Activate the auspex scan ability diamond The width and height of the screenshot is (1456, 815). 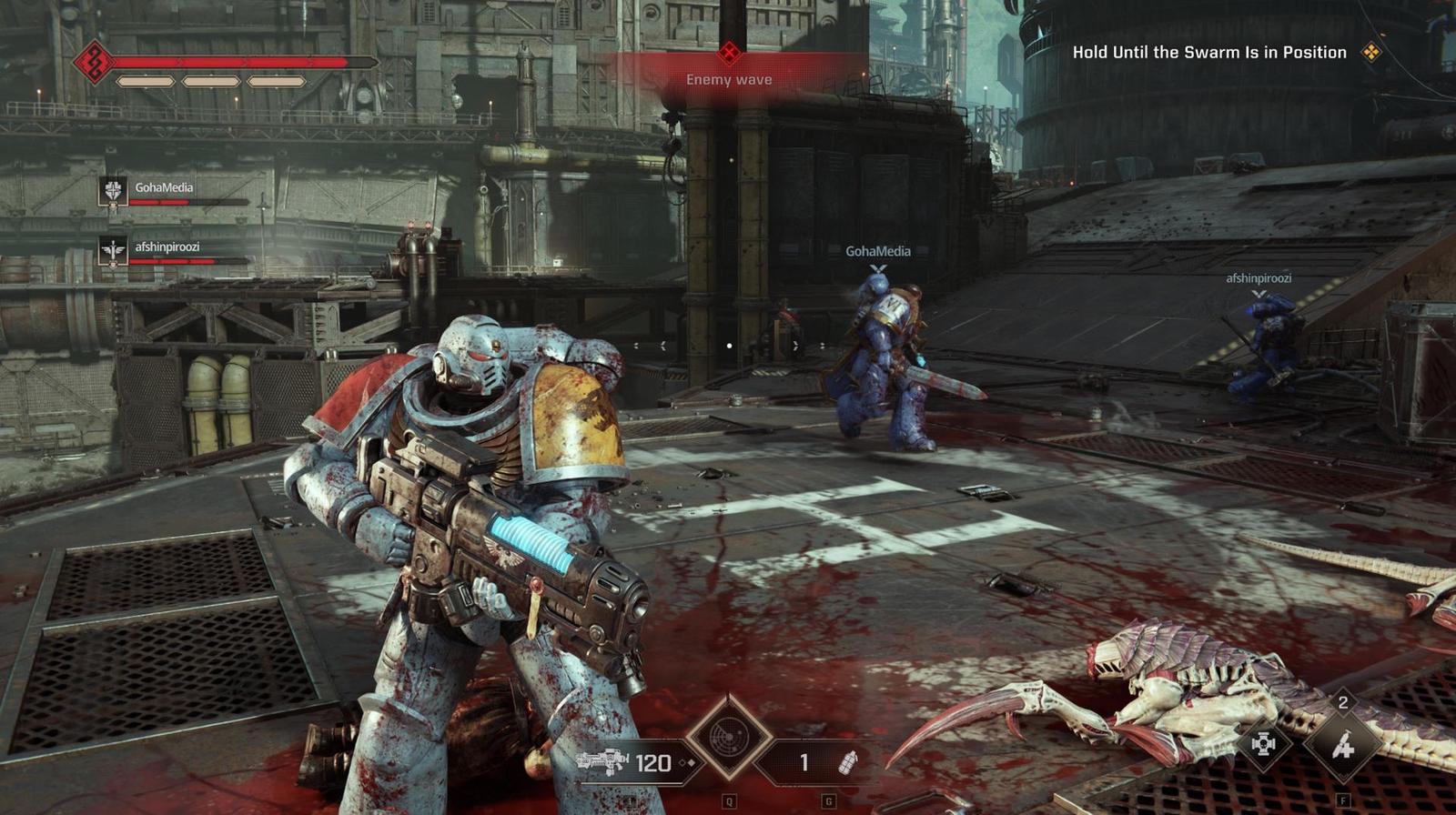(728, 738)
